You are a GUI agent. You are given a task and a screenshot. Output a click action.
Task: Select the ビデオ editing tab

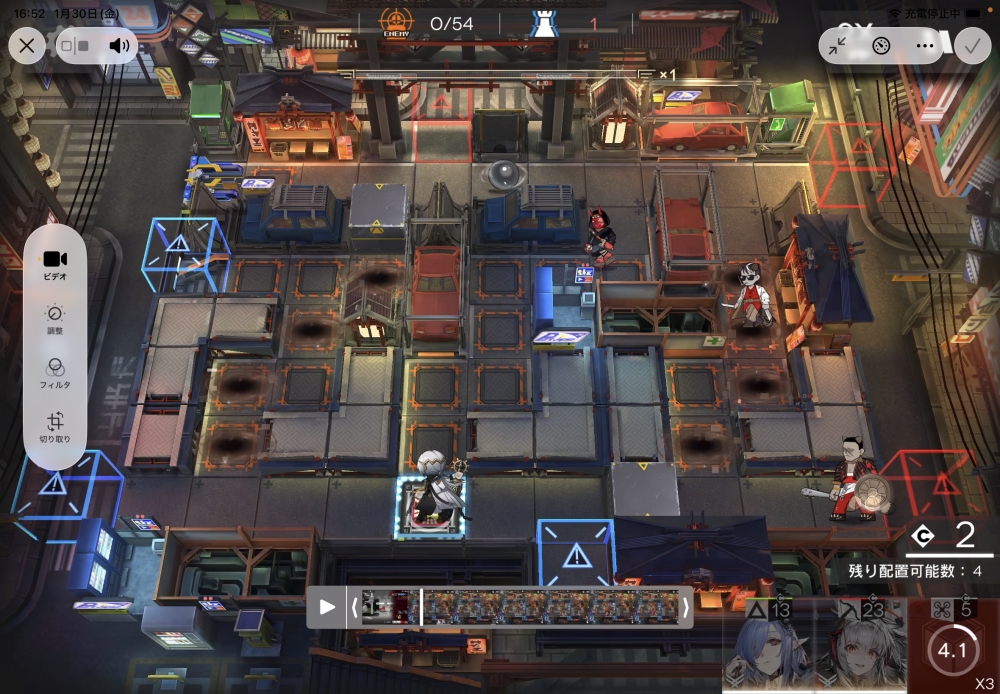(x=55, y=264)
